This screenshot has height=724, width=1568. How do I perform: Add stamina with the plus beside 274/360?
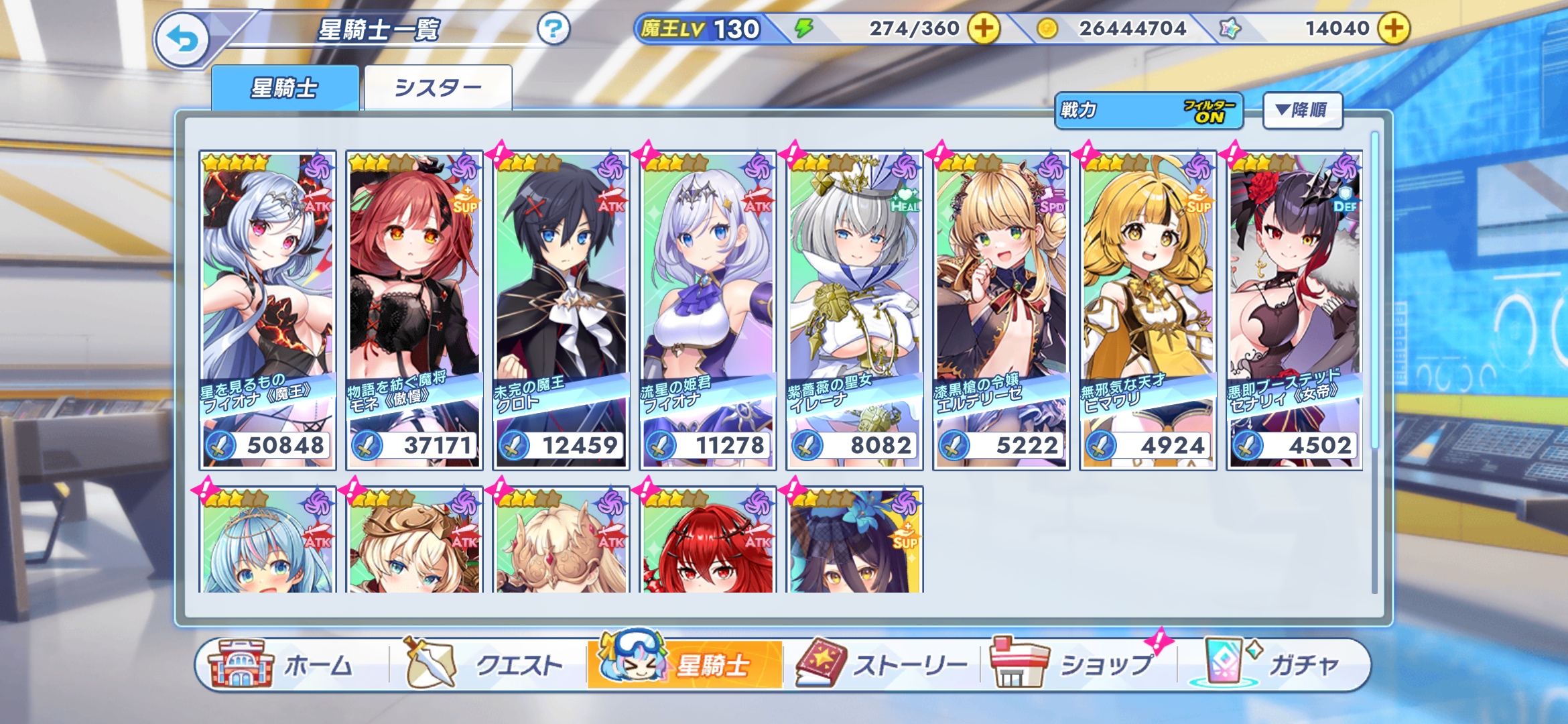pos(984,29)
